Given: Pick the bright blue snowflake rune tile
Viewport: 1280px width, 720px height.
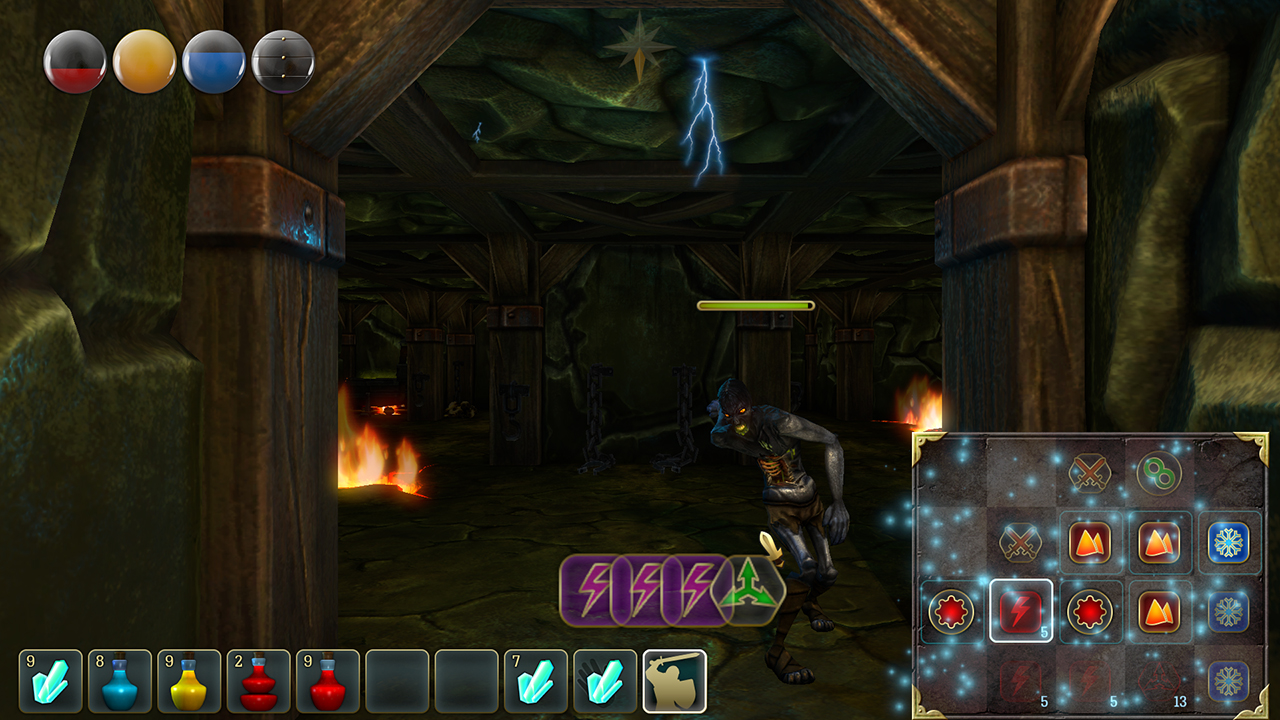Looking at the screenshot, I should pyautogui.click(x=1228, y=543).
